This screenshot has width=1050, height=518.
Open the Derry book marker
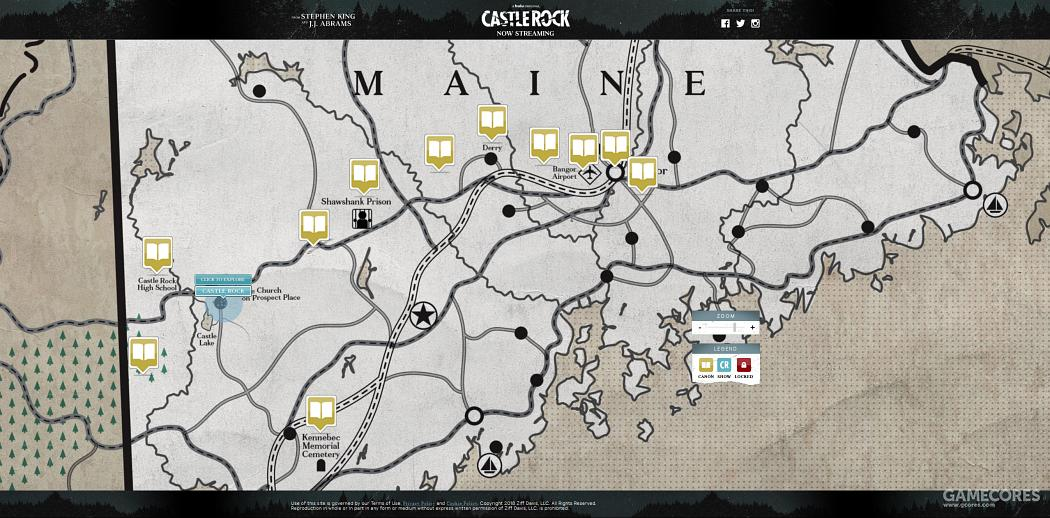point(492,122)
